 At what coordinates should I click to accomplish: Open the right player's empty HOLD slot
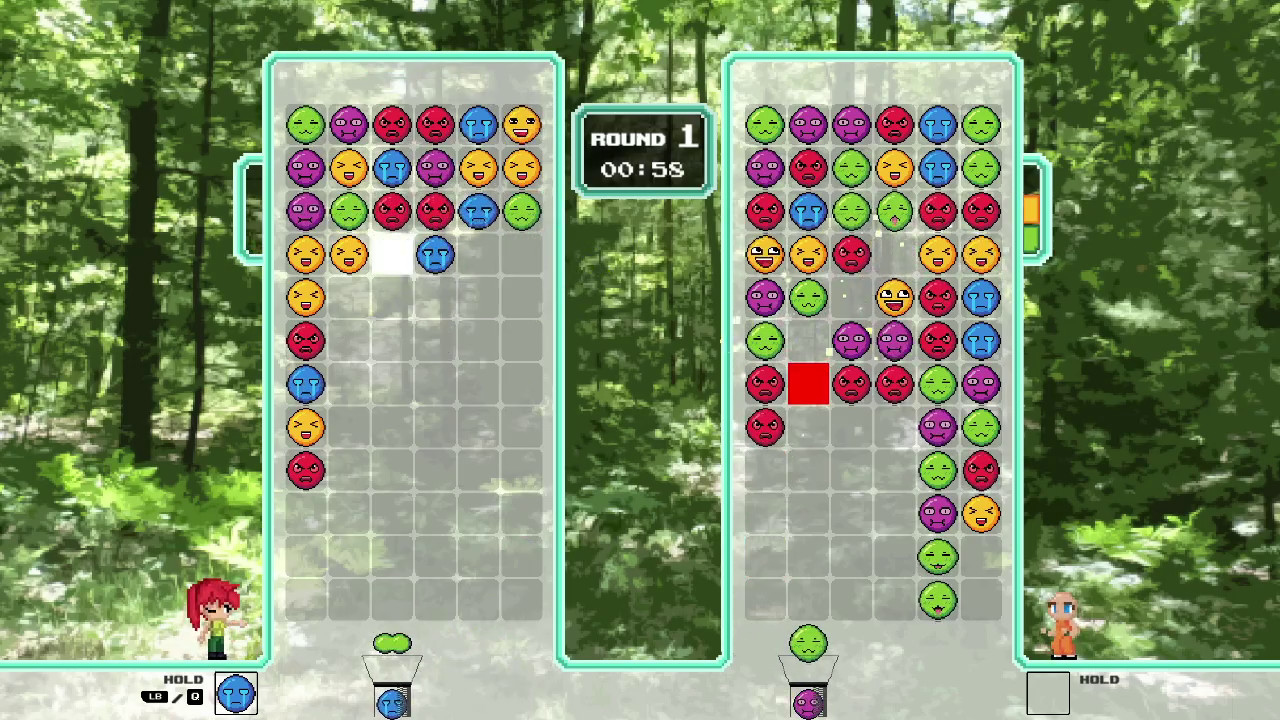pyautogui.click(x=1050, y=694)
